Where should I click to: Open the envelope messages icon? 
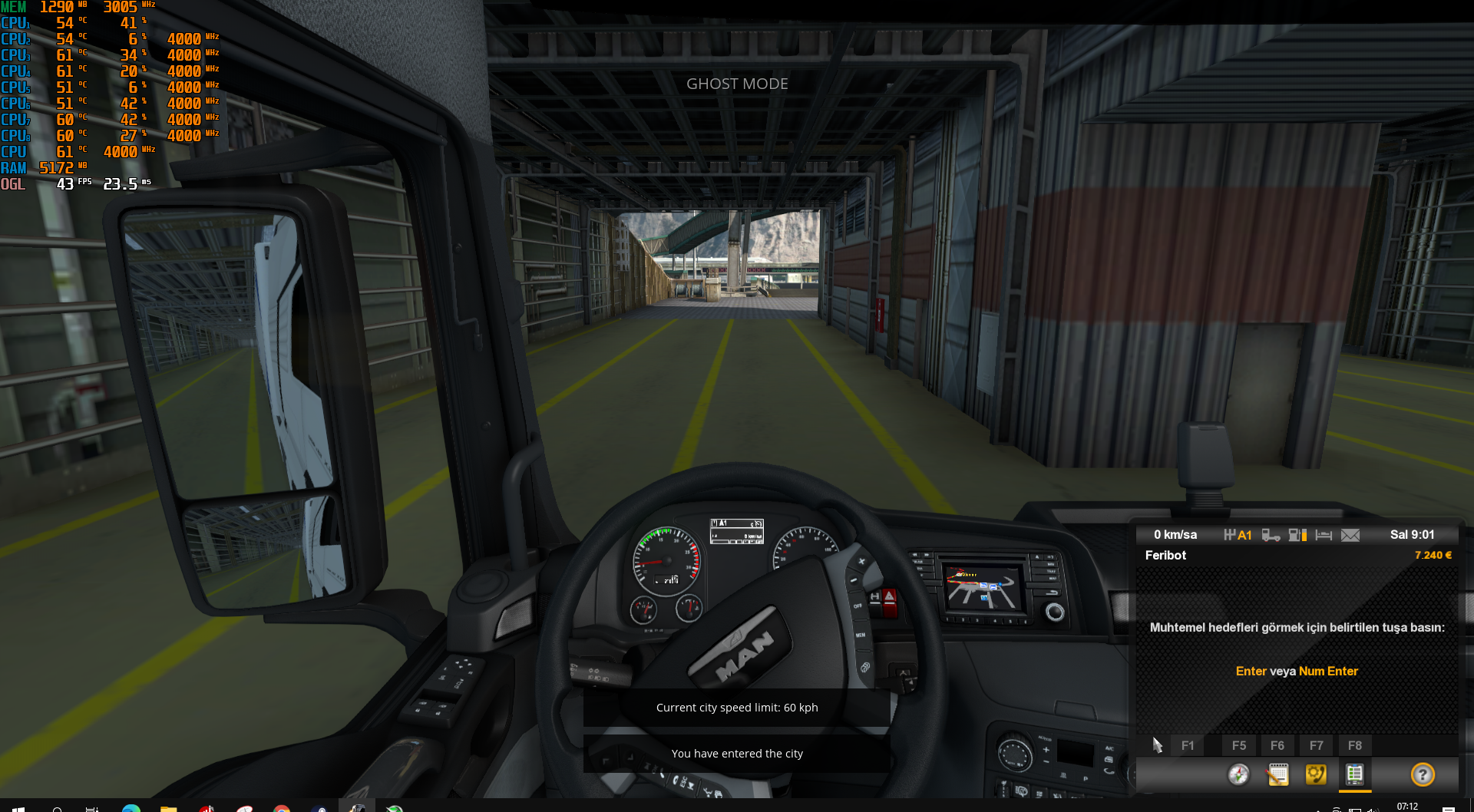point(1350,535)
